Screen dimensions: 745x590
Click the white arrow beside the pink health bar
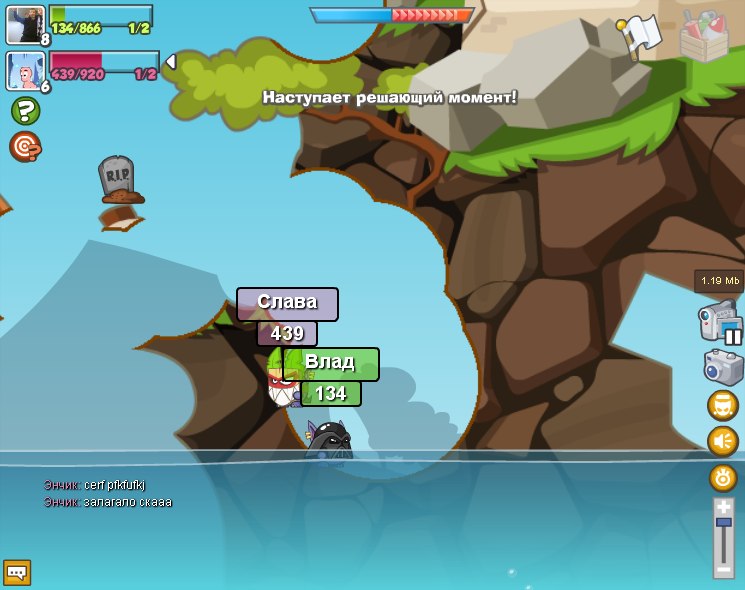coord(170,62)
